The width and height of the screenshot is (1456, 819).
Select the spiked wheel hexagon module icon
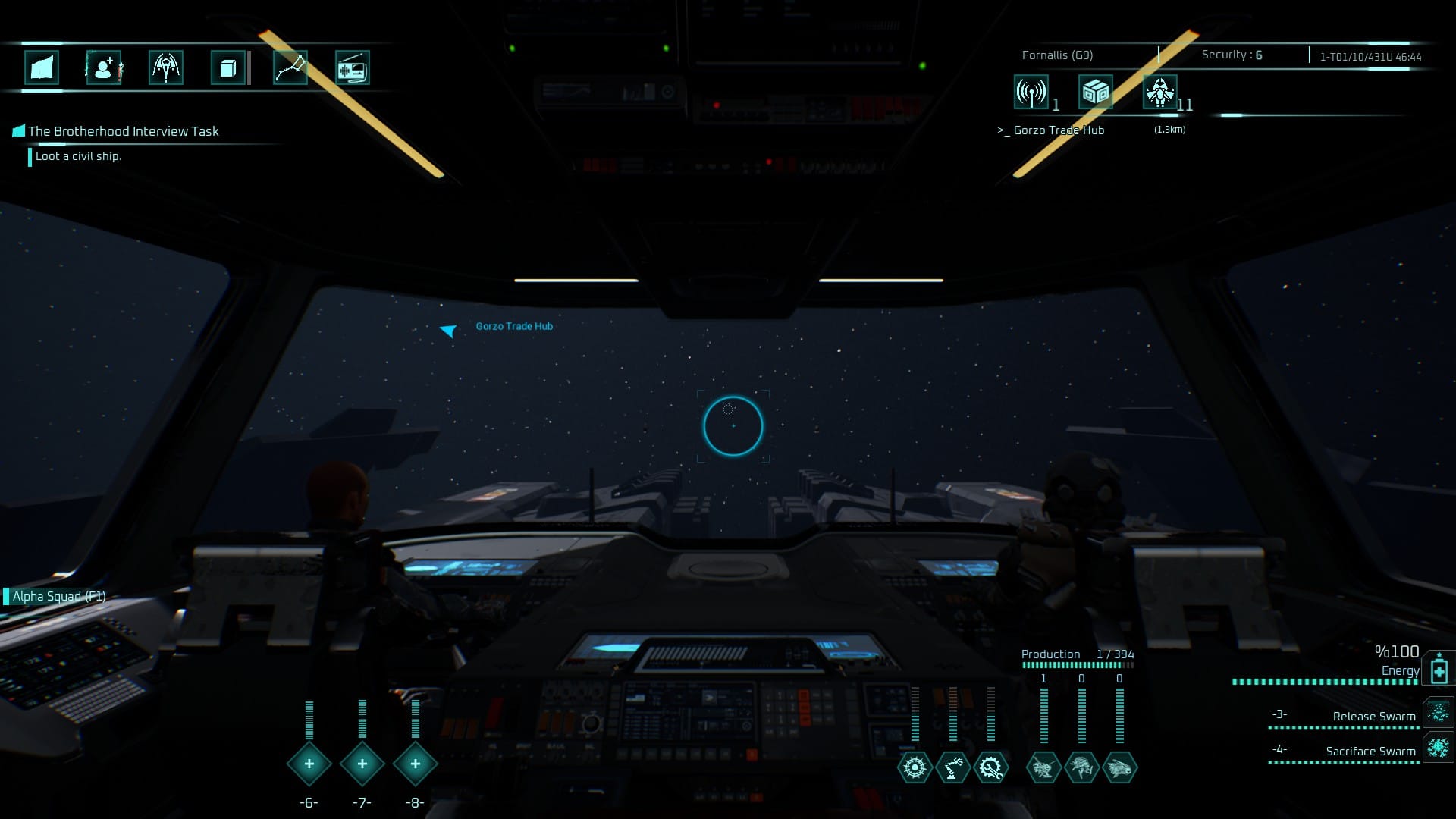click(915, 767)
